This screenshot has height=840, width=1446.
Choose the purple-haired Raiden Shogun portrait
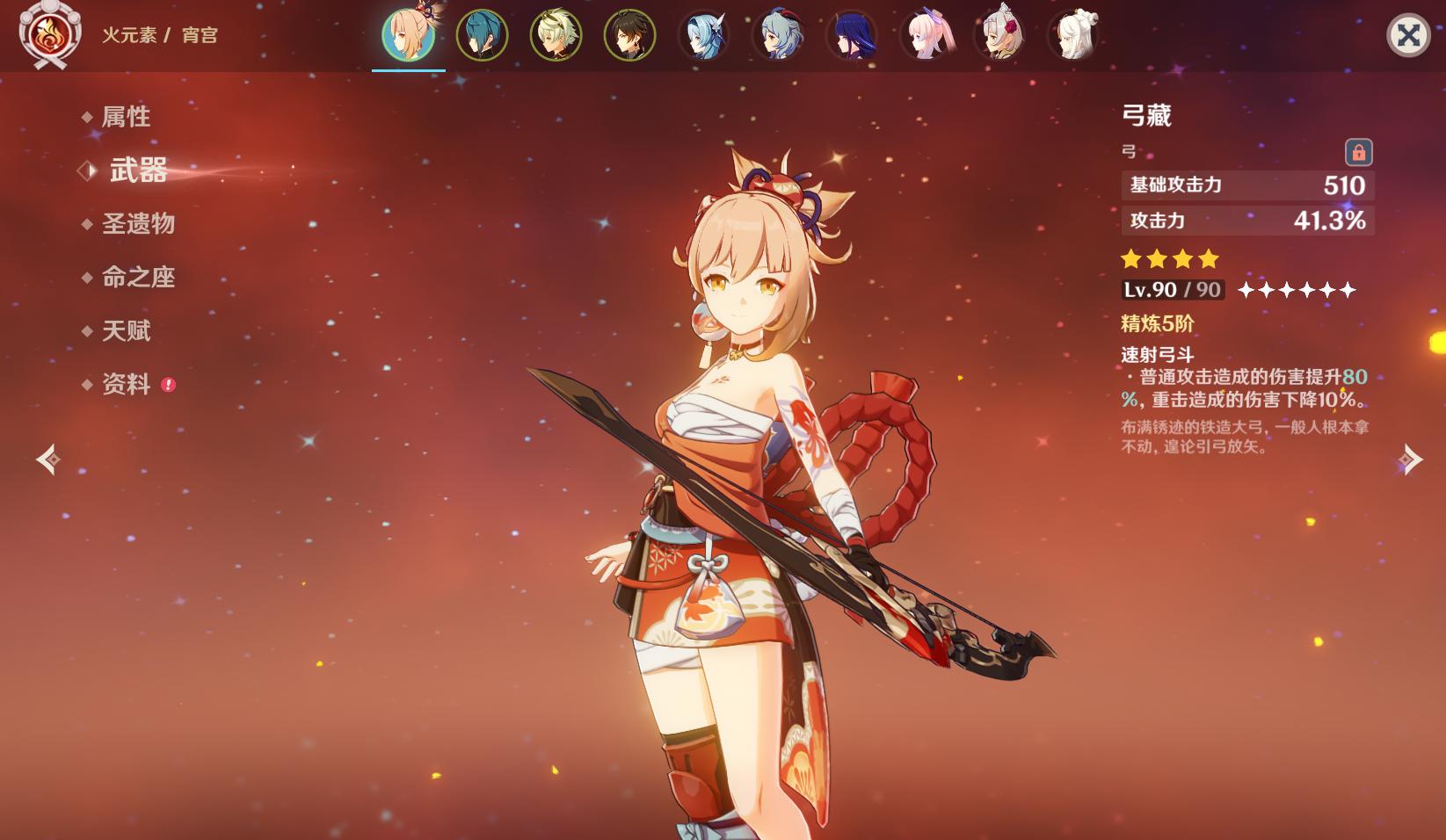pyautogui.click(x=852, y=36)
